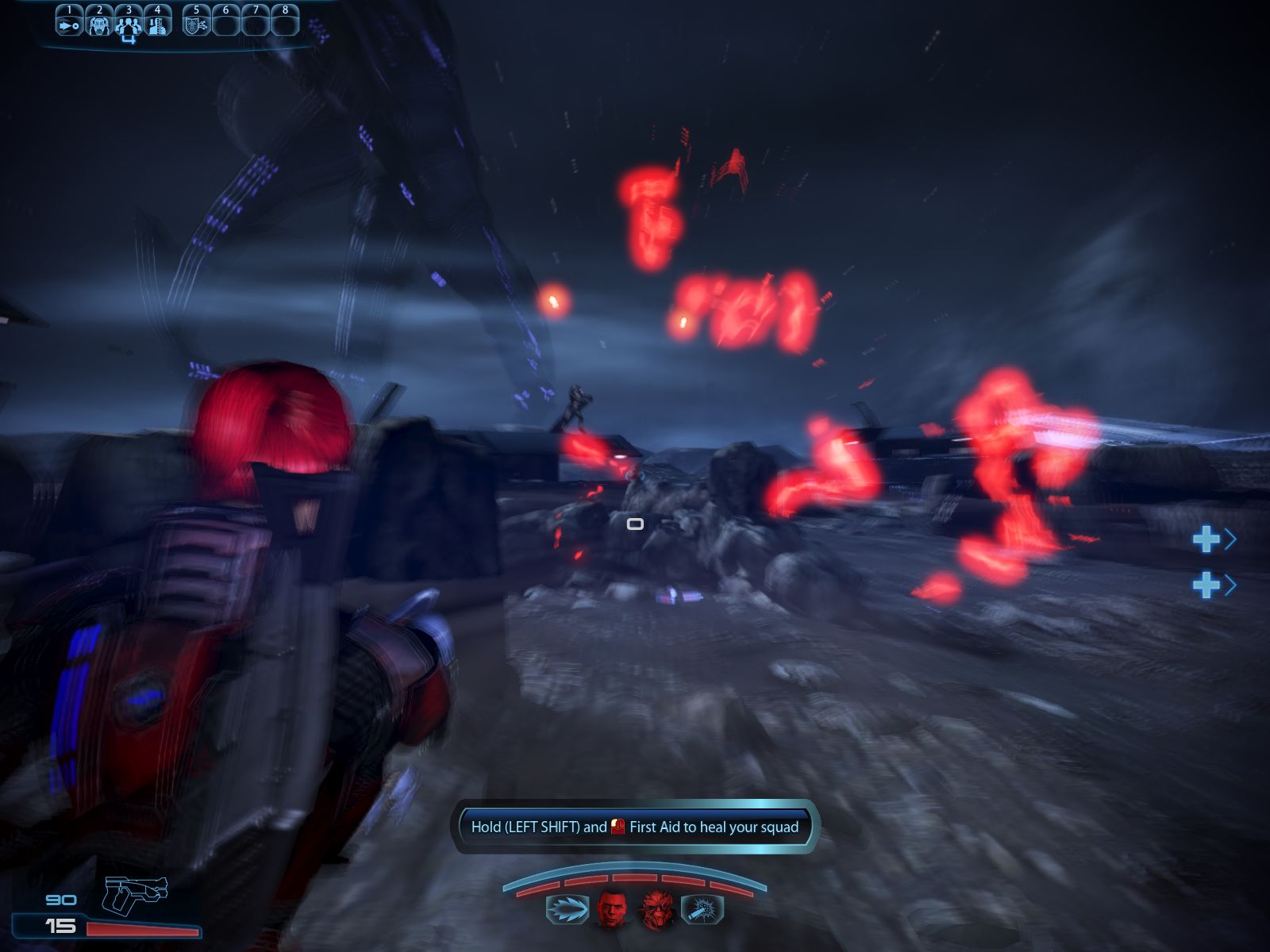Activate the left squadmate's blue projectile power
The width and height of the screenshot is (1270, 952).
tap(567, 910)
